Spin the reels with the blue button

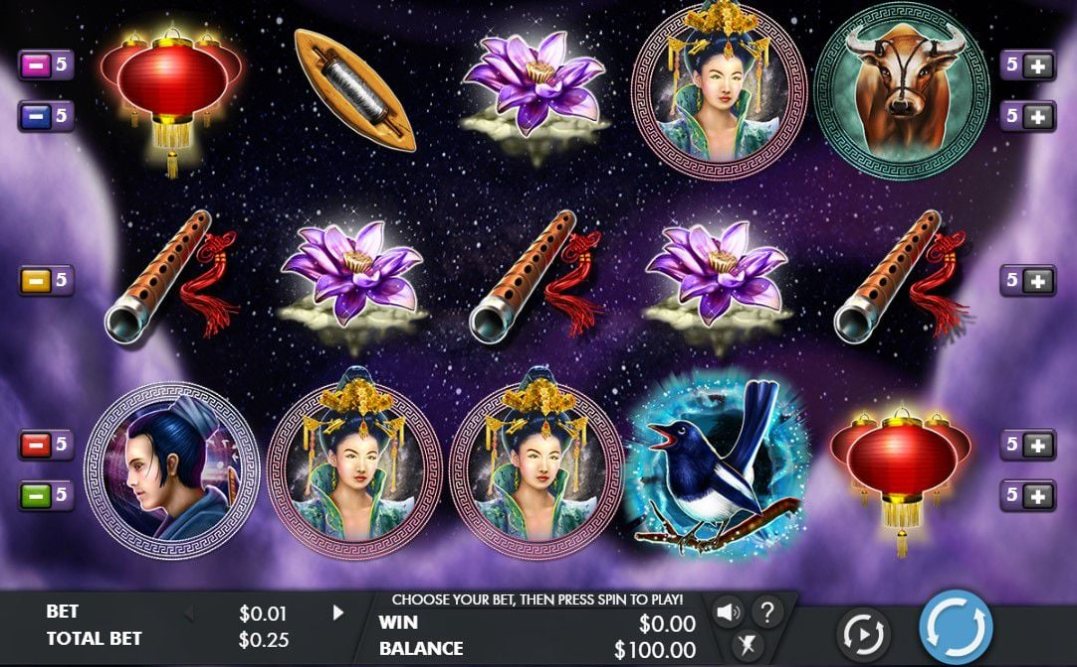point(956,627)
